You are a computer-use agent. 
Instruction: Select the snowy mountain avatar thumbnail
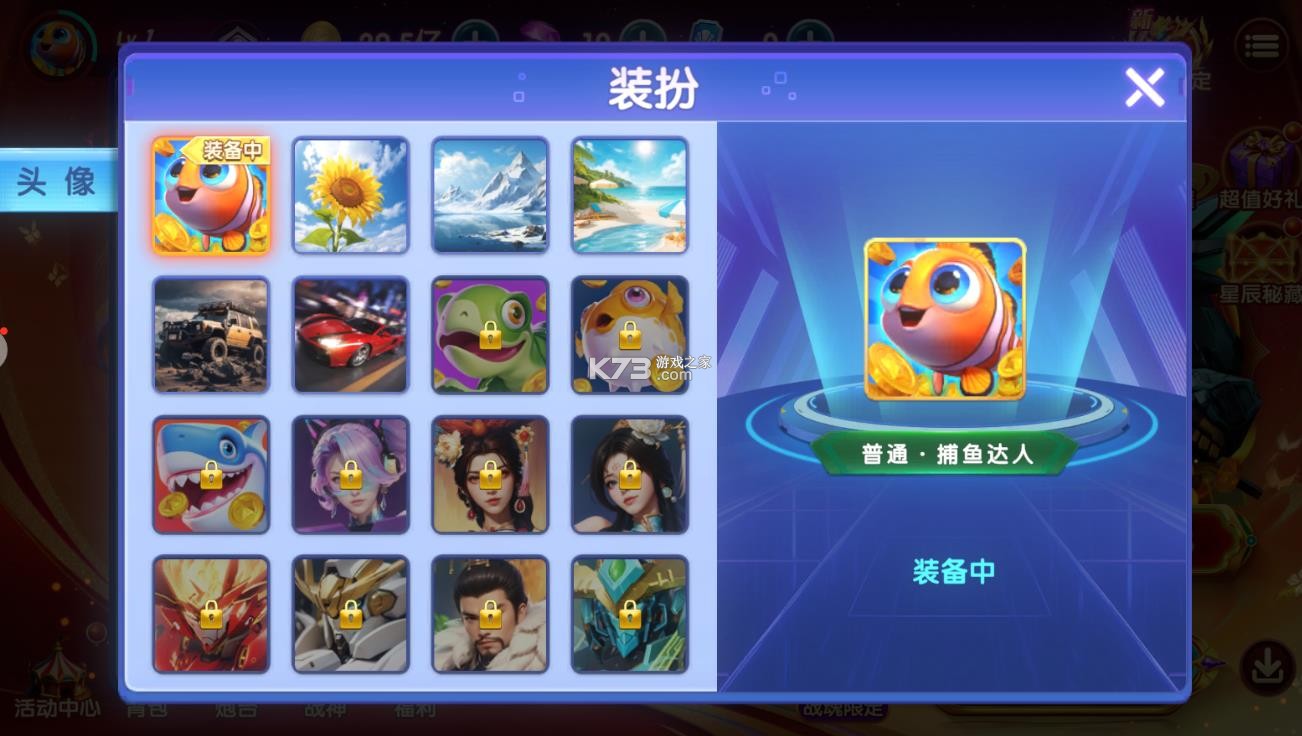490,194
